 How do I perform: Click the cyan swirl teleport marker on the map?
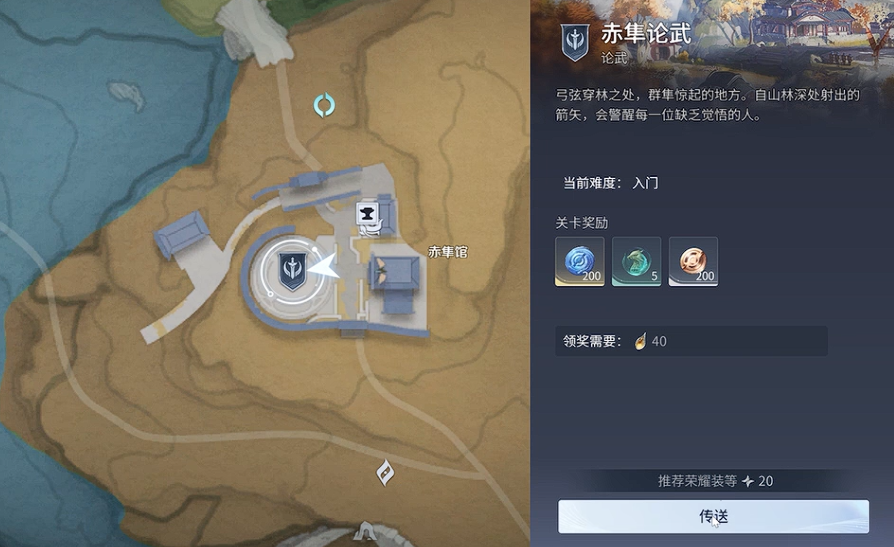pyautogui.click(x=324, y=105)
